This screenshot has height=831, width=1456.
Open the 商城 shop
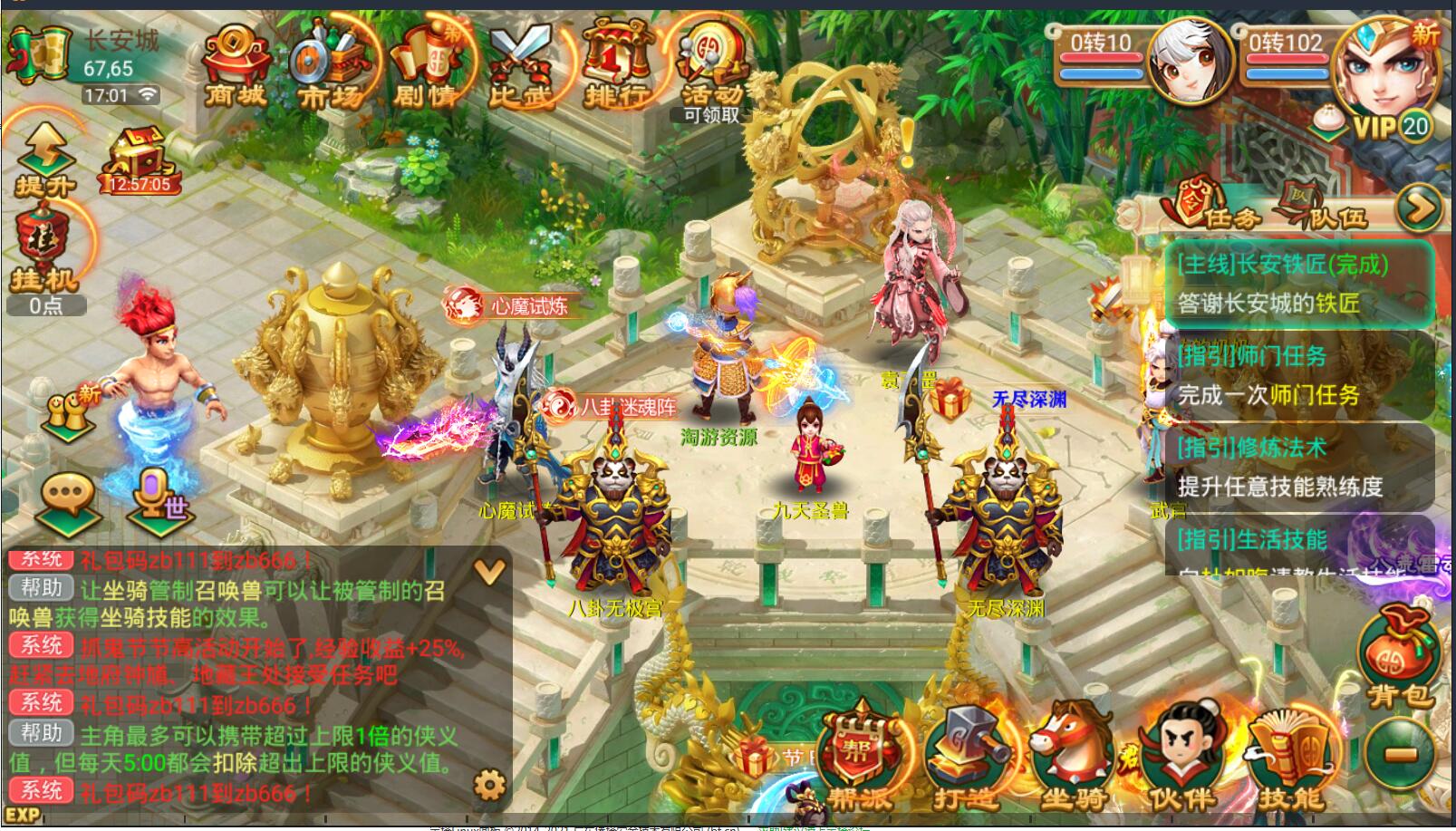click(235, 66)
